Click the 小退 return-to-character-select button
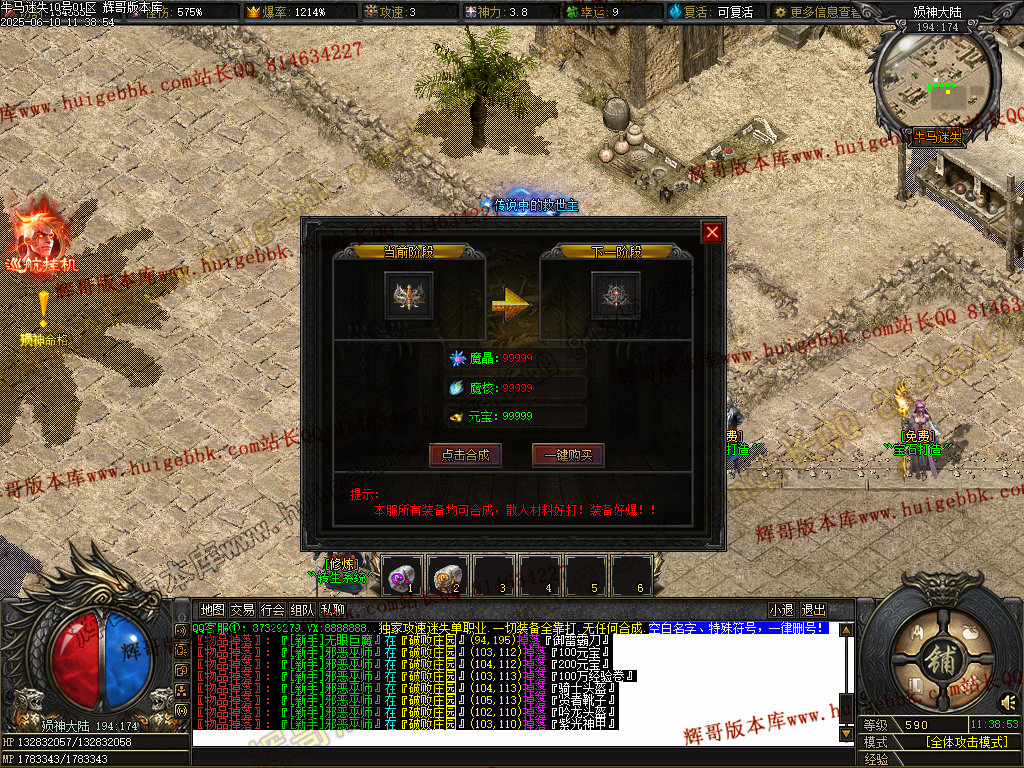The image size is (1024, 768). [x=781, y=610]
